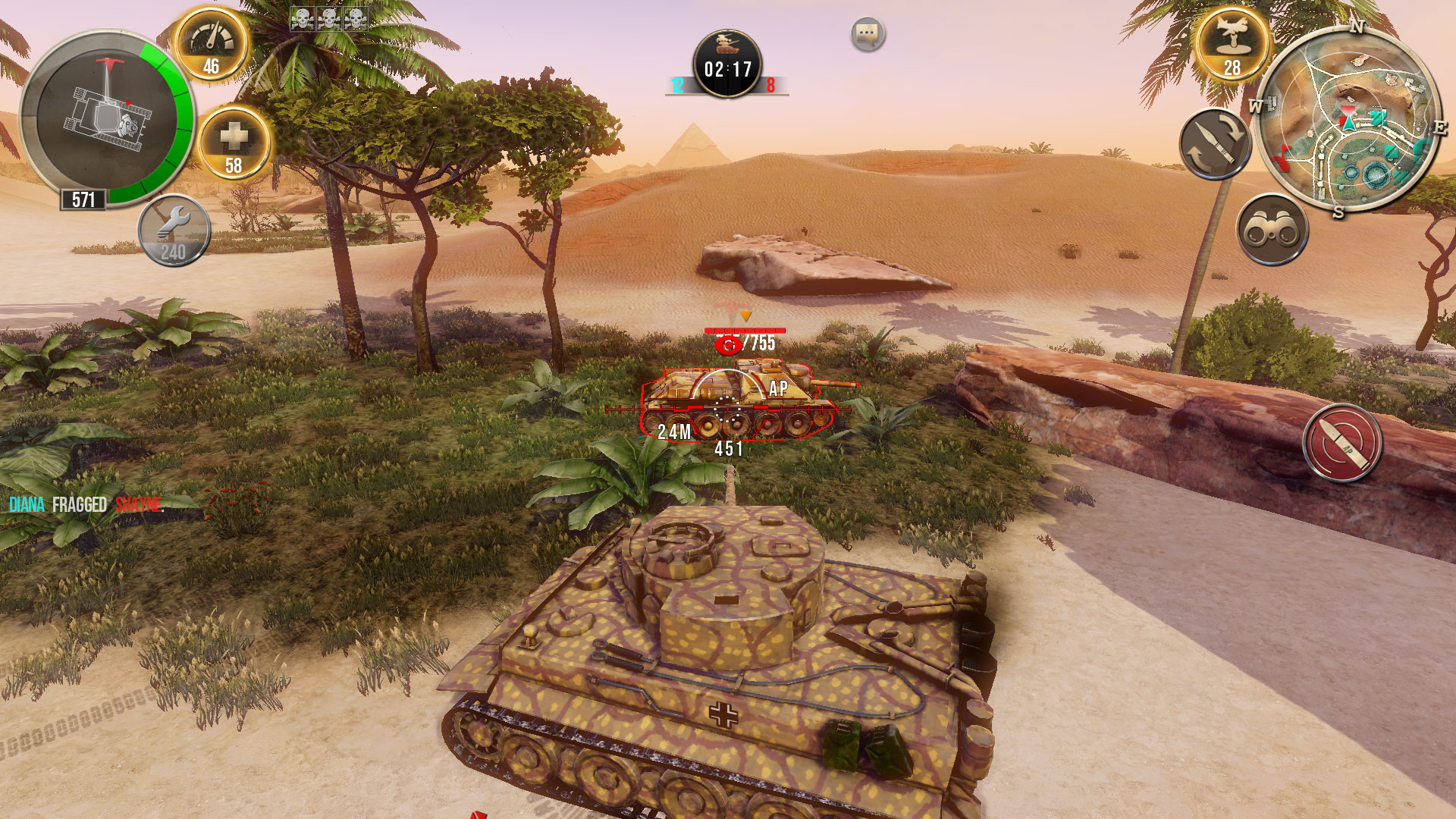Open the circular minimap
Screen dimensions: 1456x819
pyautogui.click(x=1348, y=121)
